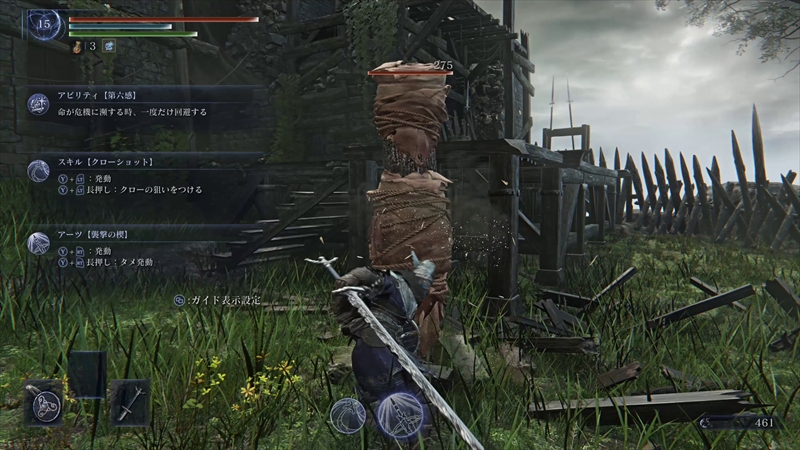Image resolution: width=800 pixels, height=450 pixels.
Task: Select the round item equipment slot
Action: [44, 403]
